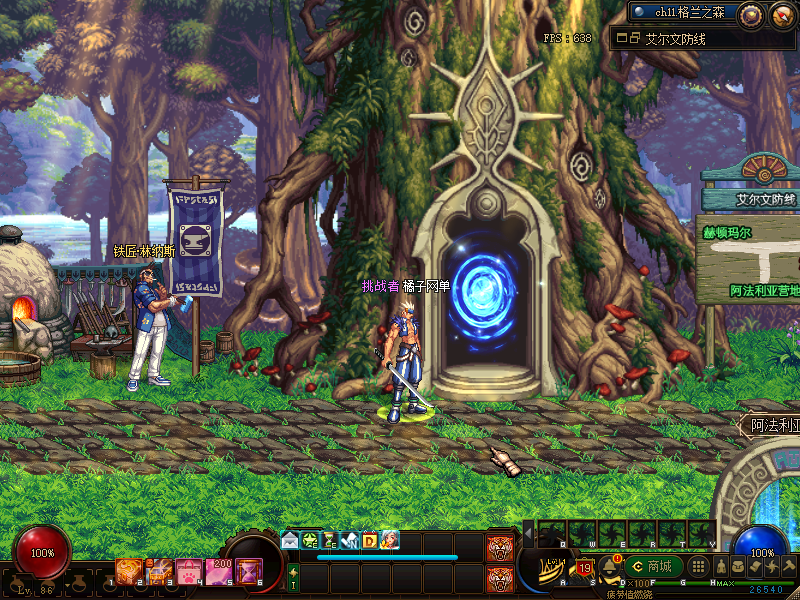
Task: Click the girl portrait icon
Action: point(389,540)
